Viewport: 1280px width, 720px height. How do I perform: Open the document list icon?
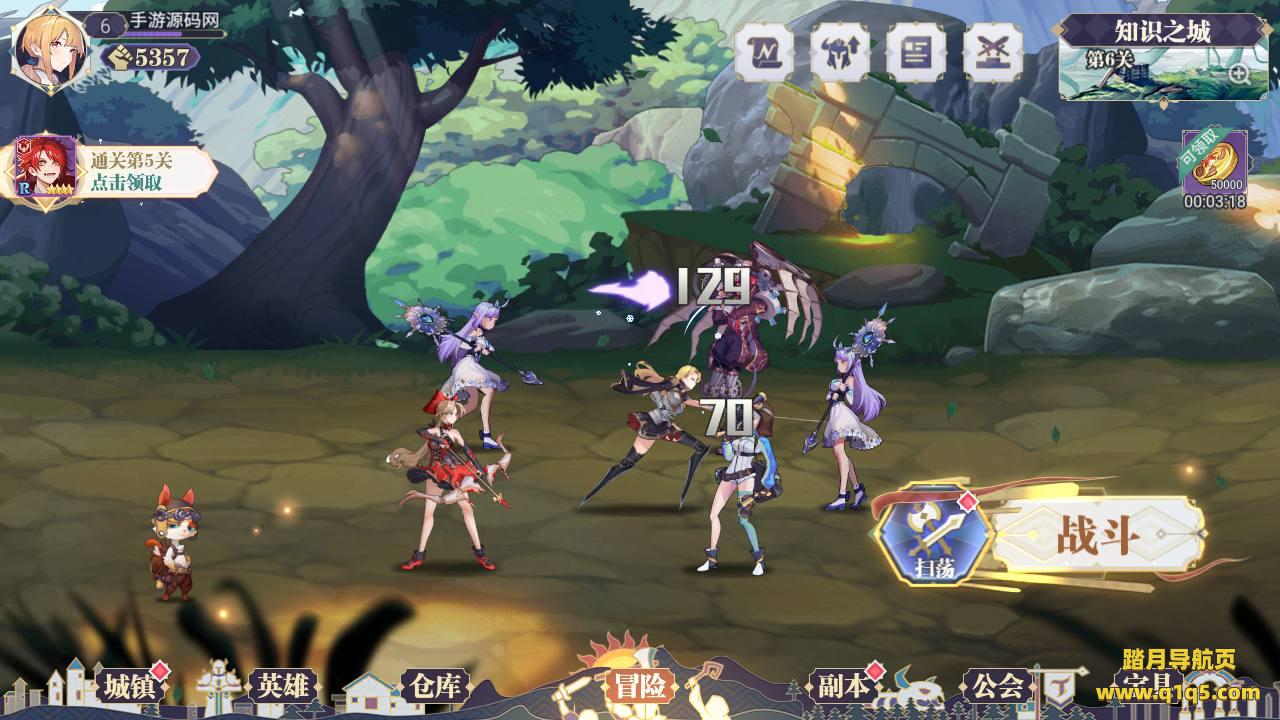point(916,52)
